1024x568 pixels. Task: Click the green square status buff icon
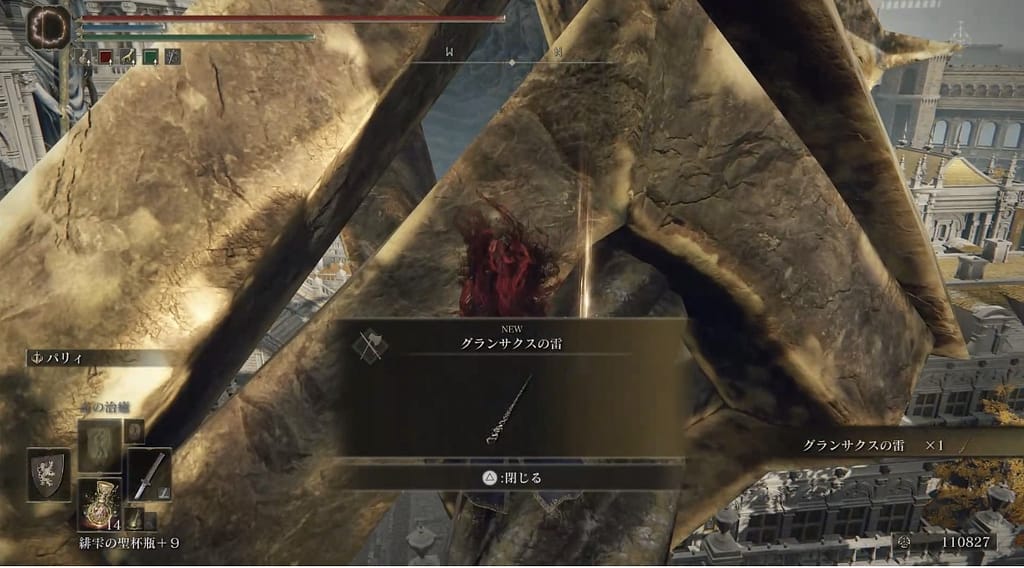coord(150,56)
